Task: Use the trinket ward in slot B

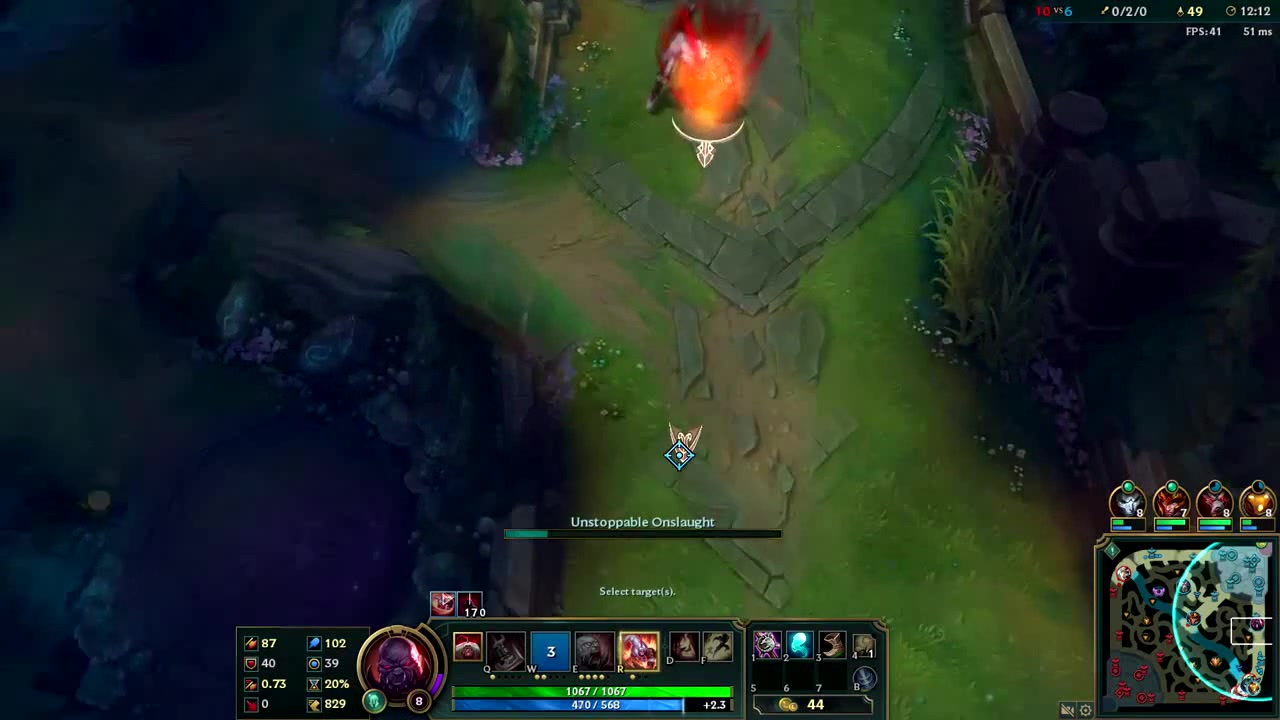Action: [863, 678]
